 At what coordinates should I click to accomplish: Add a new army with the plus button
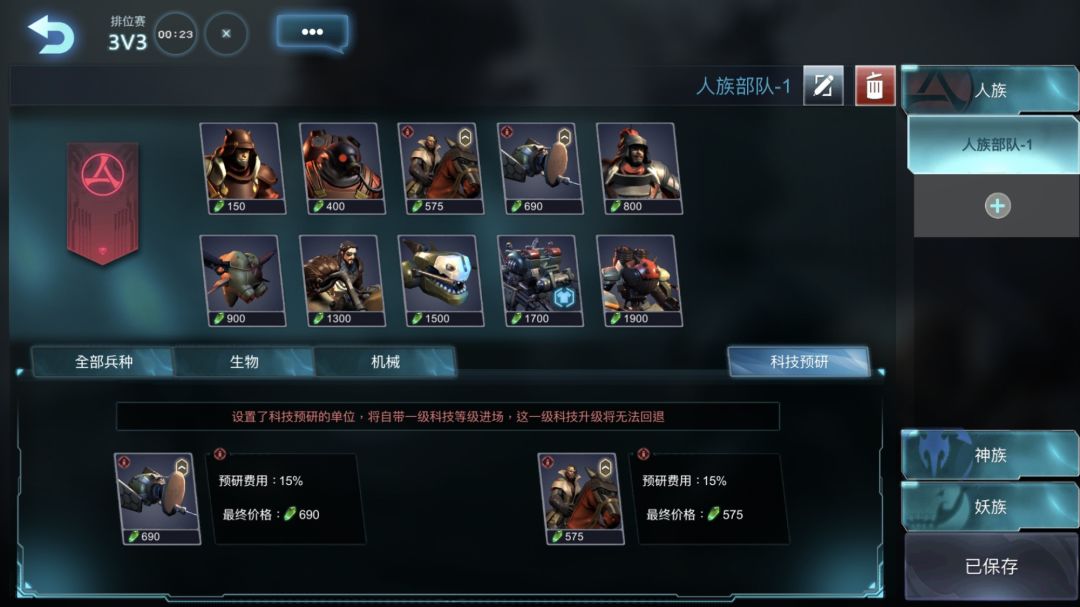coord(997,206)
